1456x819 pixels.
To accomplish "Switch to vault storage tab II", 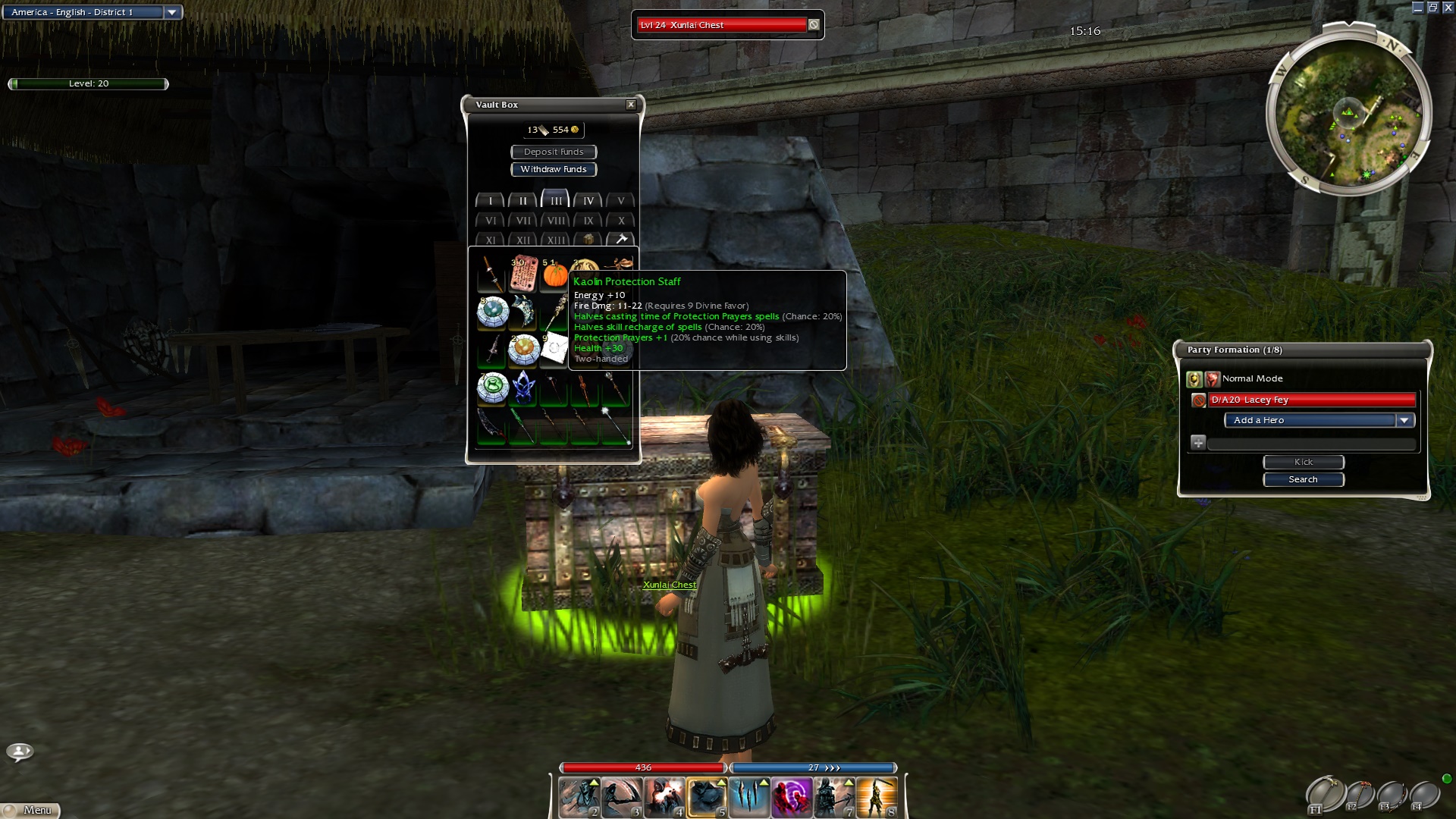I will (522, 201).
